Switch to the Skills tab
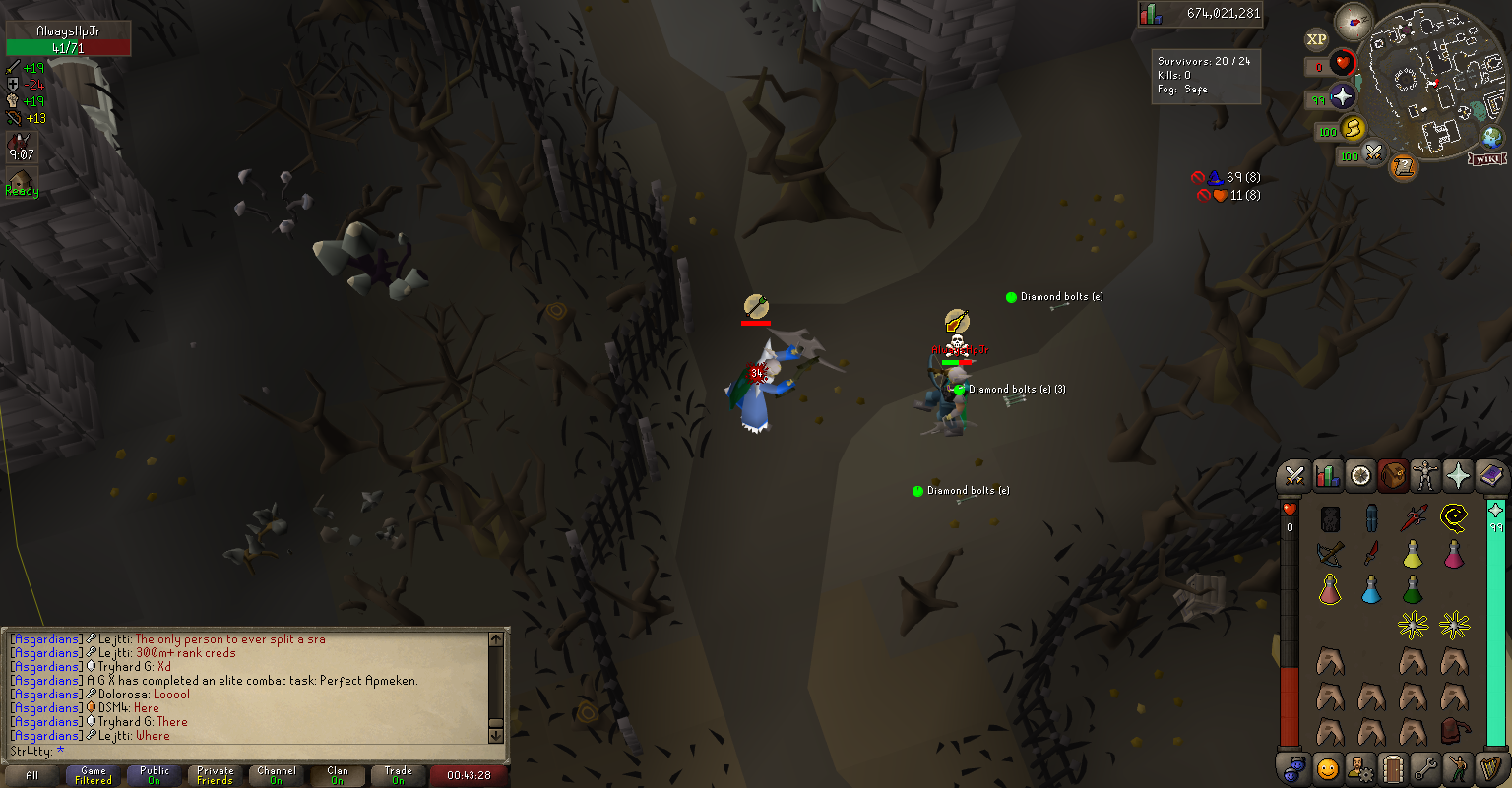The height and width of the screenshot is (788, 1512). tap(1328, 476)
